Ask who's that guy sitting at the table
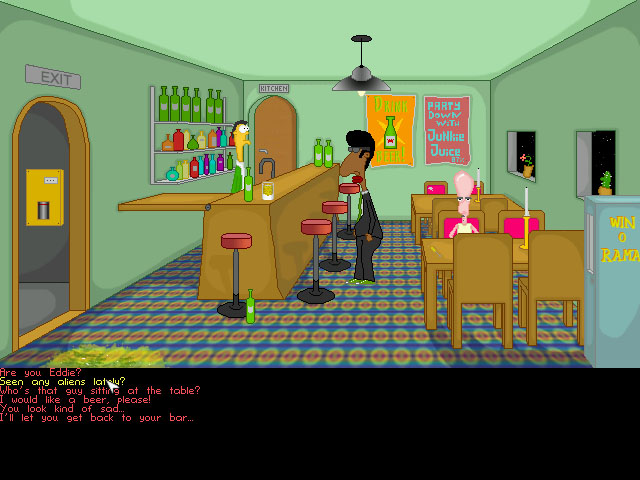This screenshot has height=480, width=640. click(100, 390)
